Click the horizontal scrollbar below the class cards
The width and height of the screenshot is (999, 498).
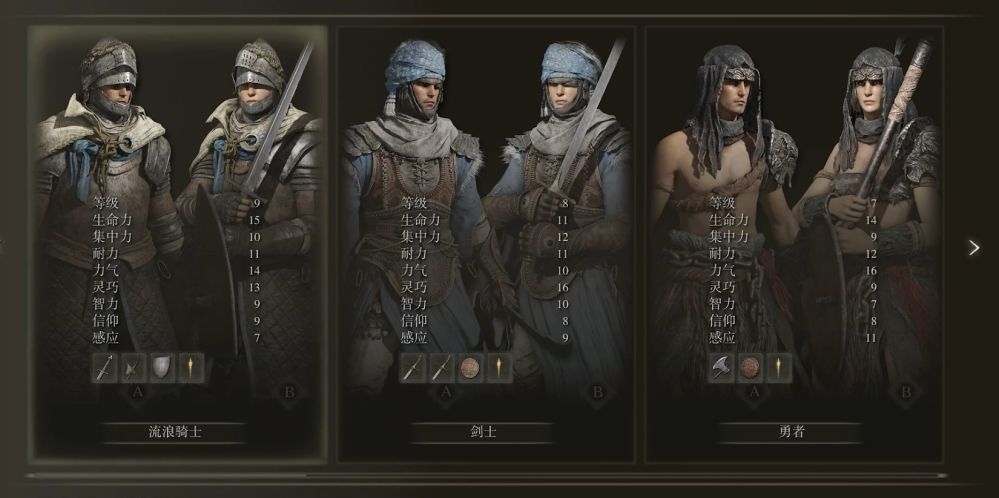487,476
